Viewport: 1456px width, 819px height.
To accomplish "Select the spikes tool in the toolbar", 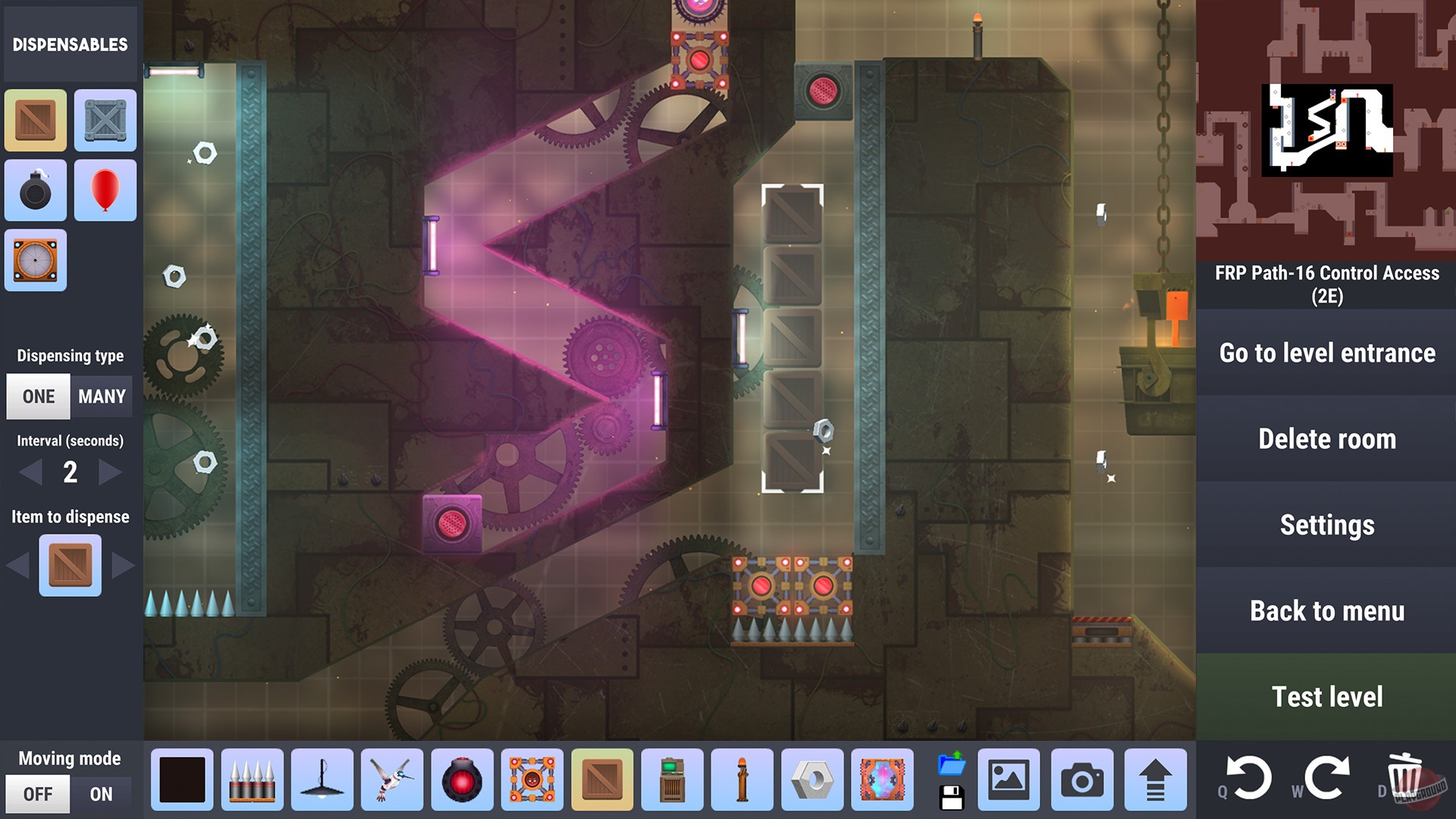I will coord(251,780).
